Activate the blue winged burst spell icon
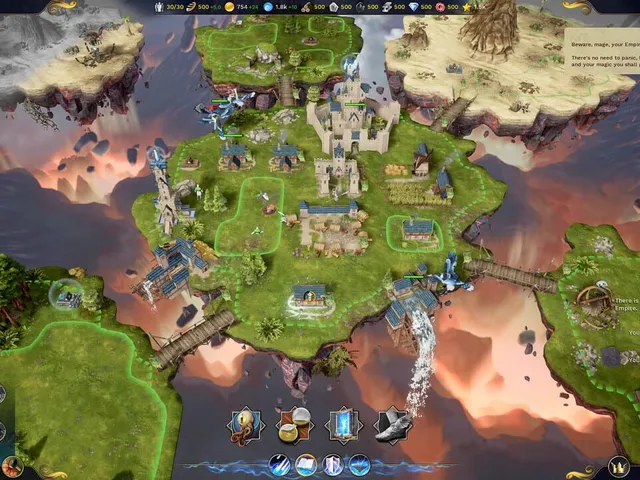This screenshot has height=480, width=640. pyautogui.click(x=358, y=465)
